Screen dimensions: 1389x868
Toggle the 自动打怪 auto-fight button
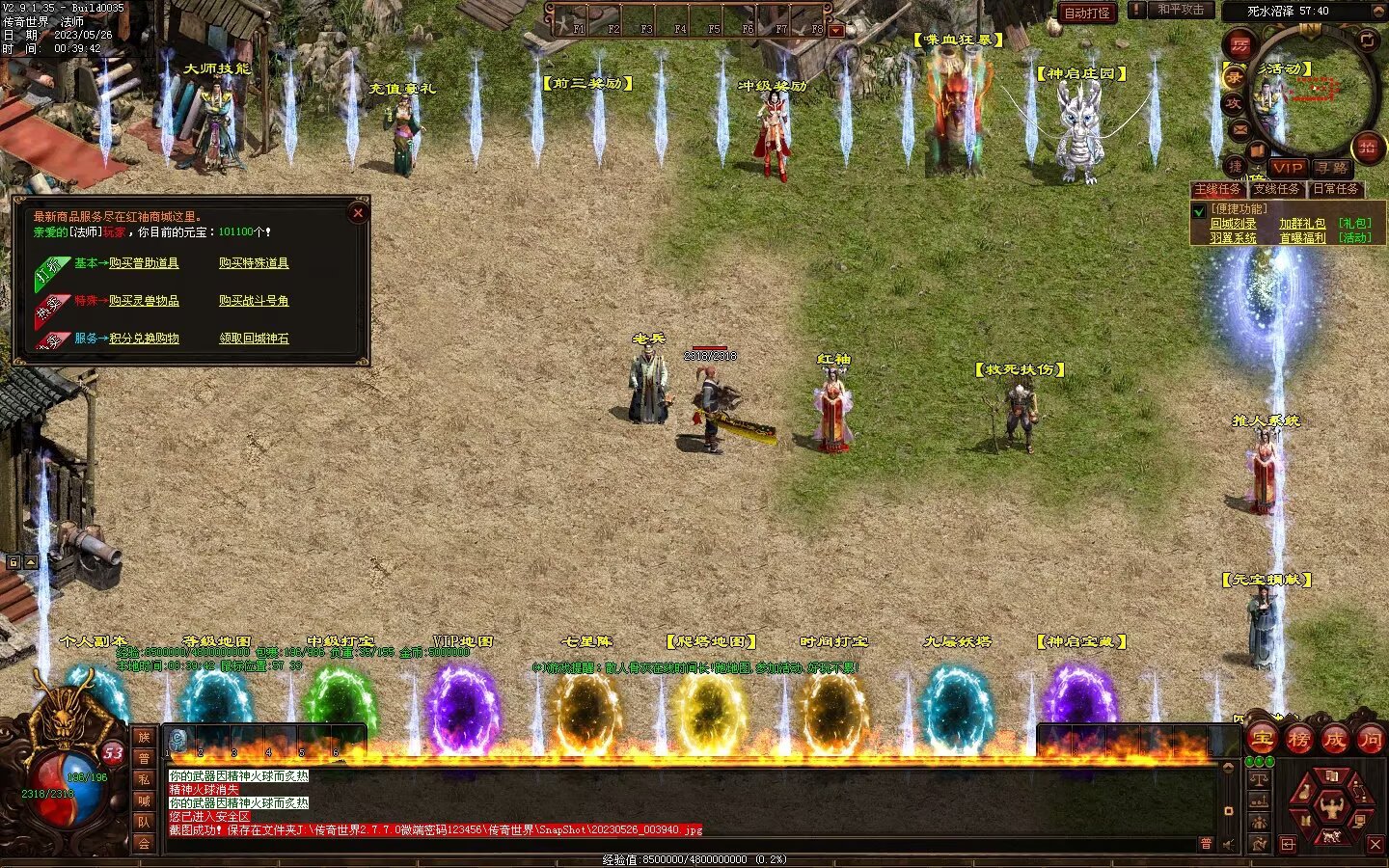click(1087, 13)
